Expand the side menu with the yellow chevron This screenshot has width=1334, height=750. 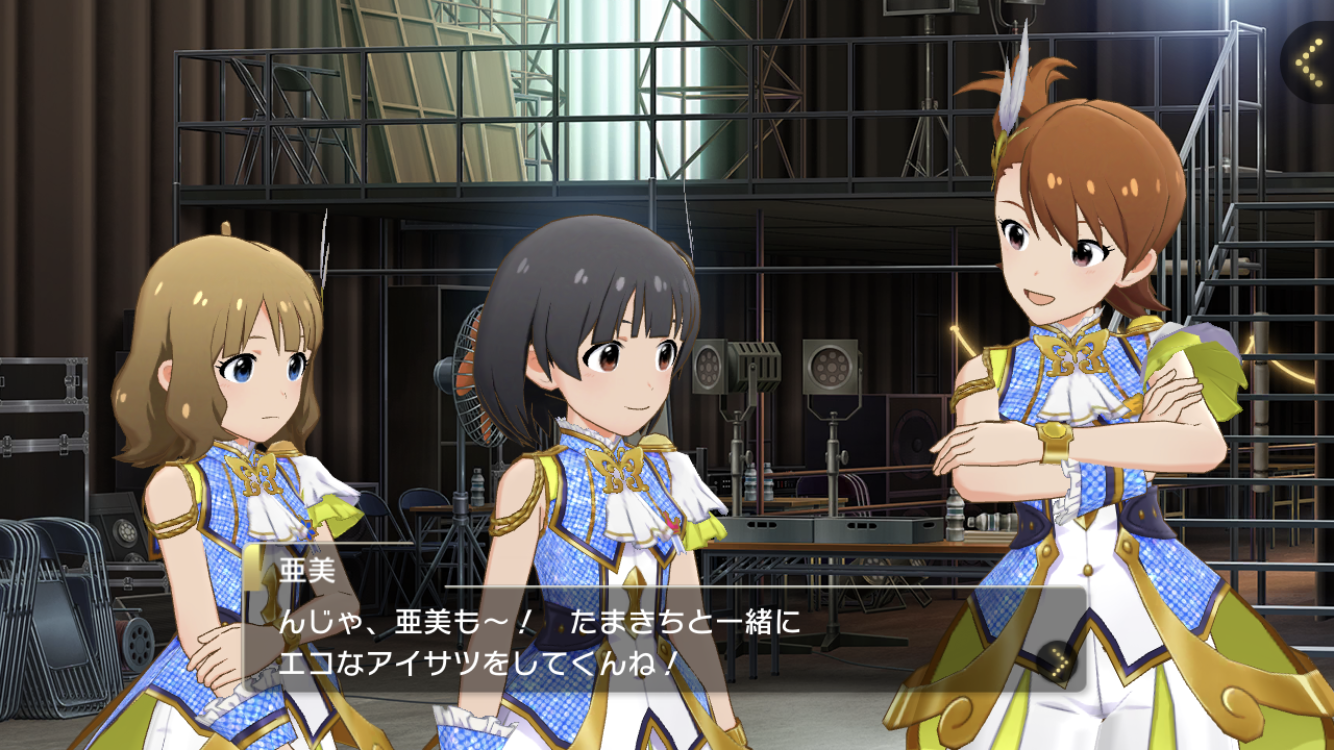pyautogui.click(x=1307, y=62)
